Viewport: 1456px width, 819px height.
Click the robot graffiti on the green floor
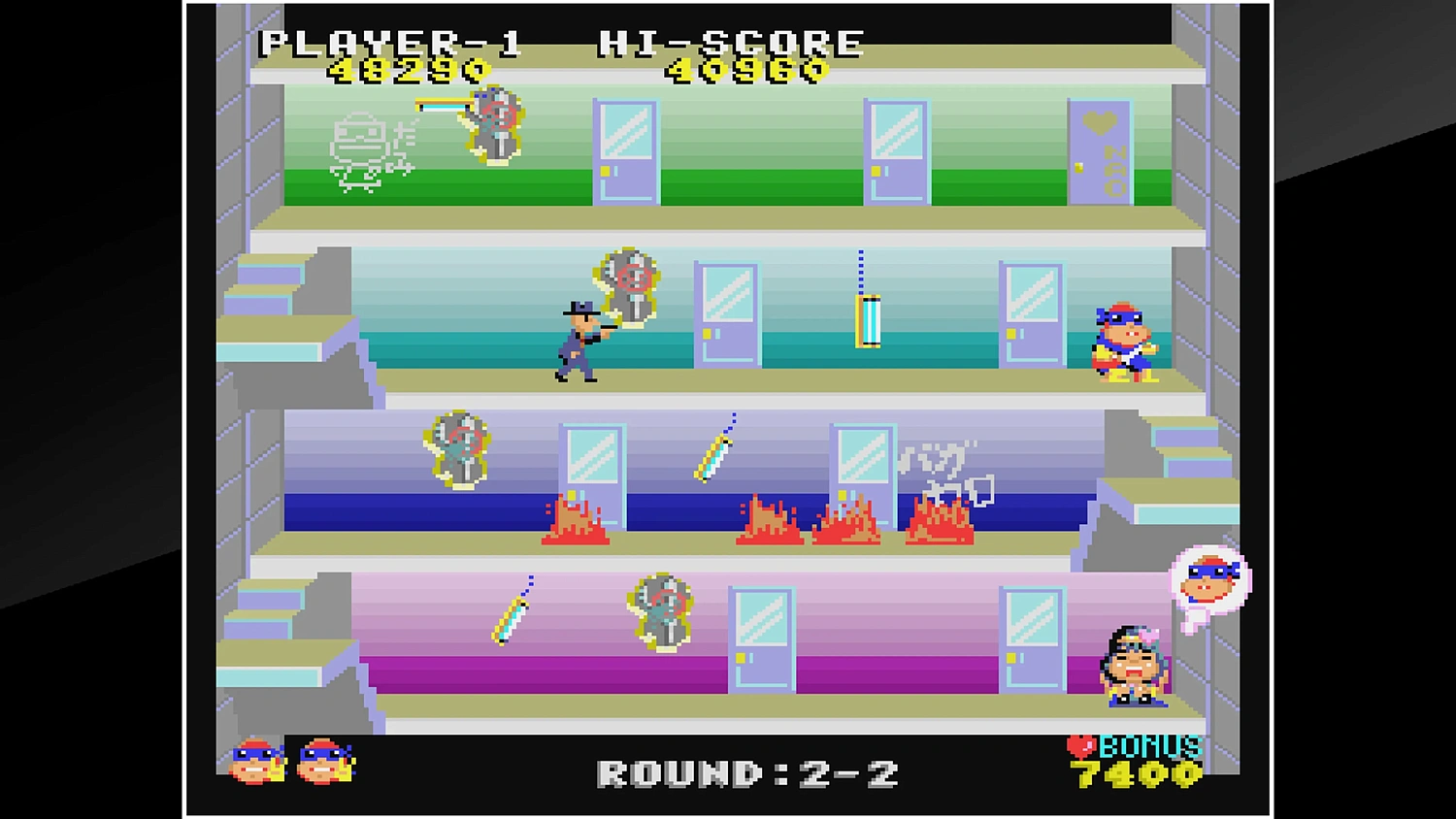coord(361,150)
